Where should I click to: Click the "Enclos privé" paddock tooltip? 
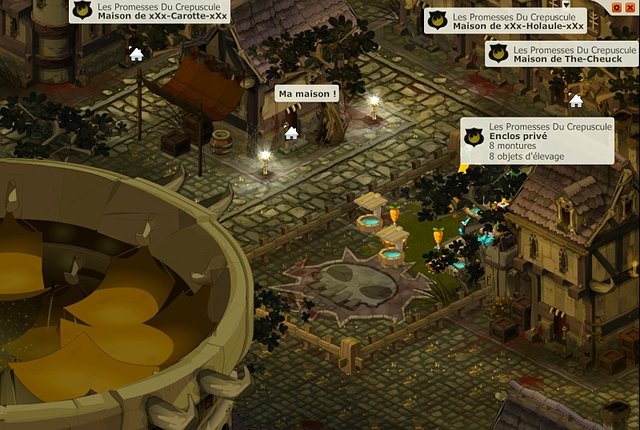click(537, 141)
